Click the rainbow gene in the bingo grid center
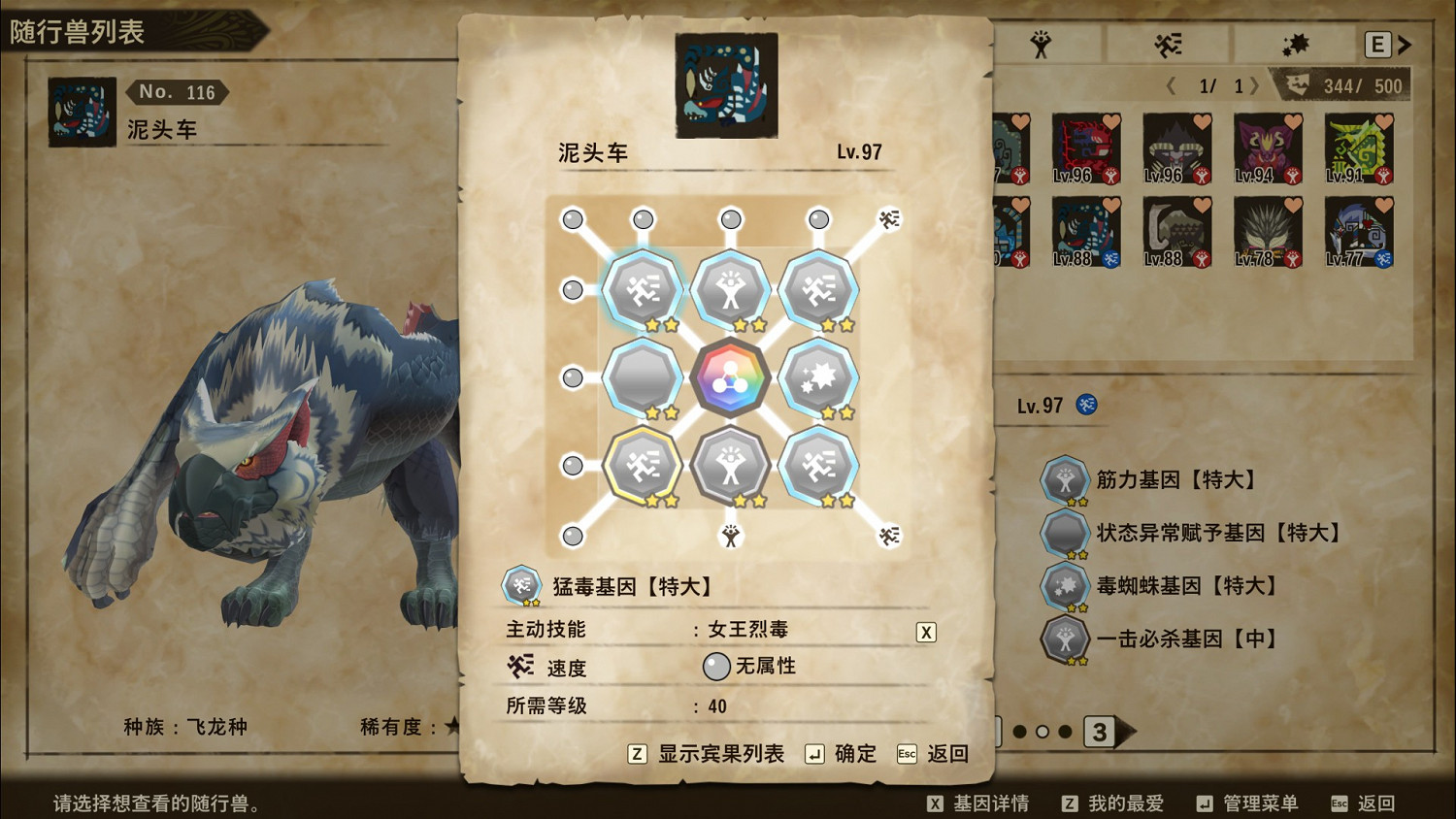 (x=730, y=378)
